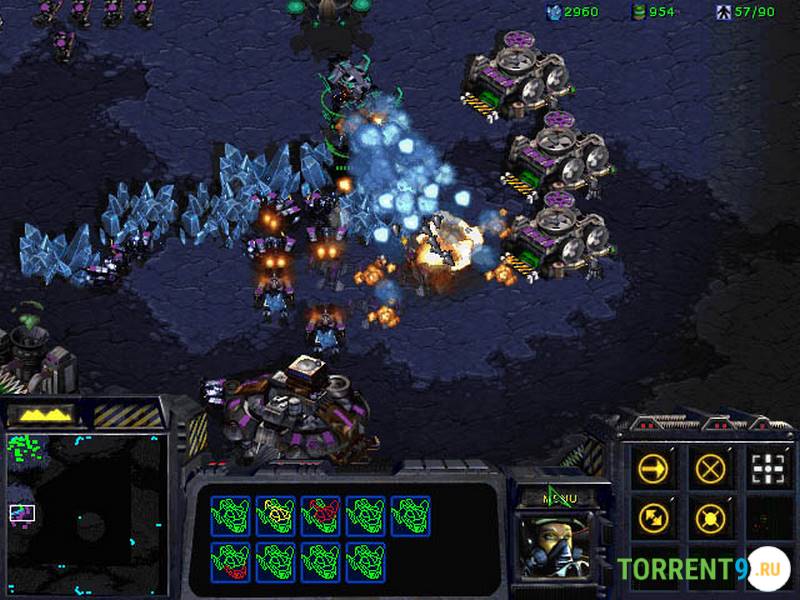Select the yellow-damaged unit wireframe
Viewport: 800px width, 600px height.
274,515
